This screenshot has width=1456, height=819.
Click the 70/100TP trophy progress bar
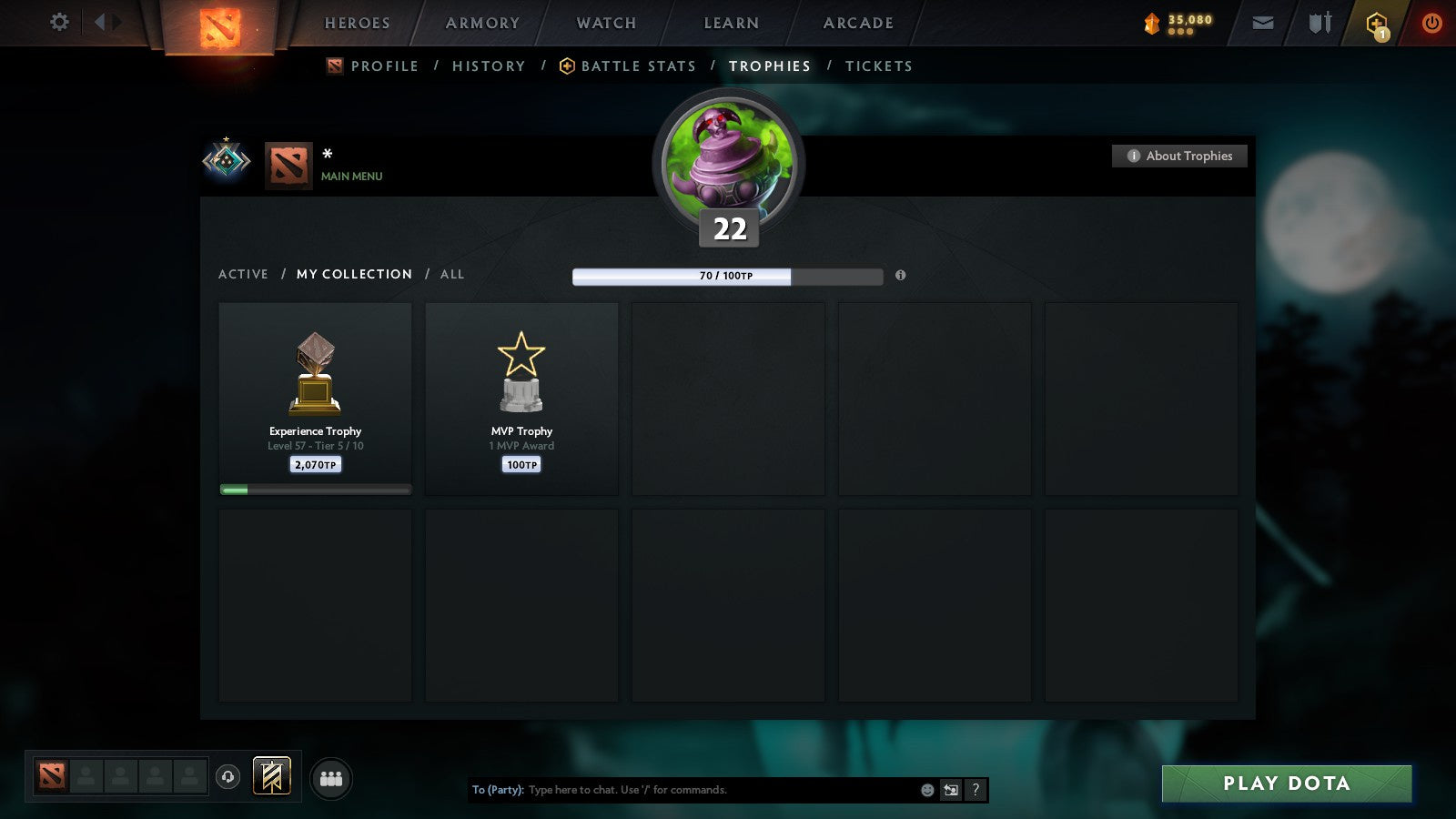[x=726, y=275]
